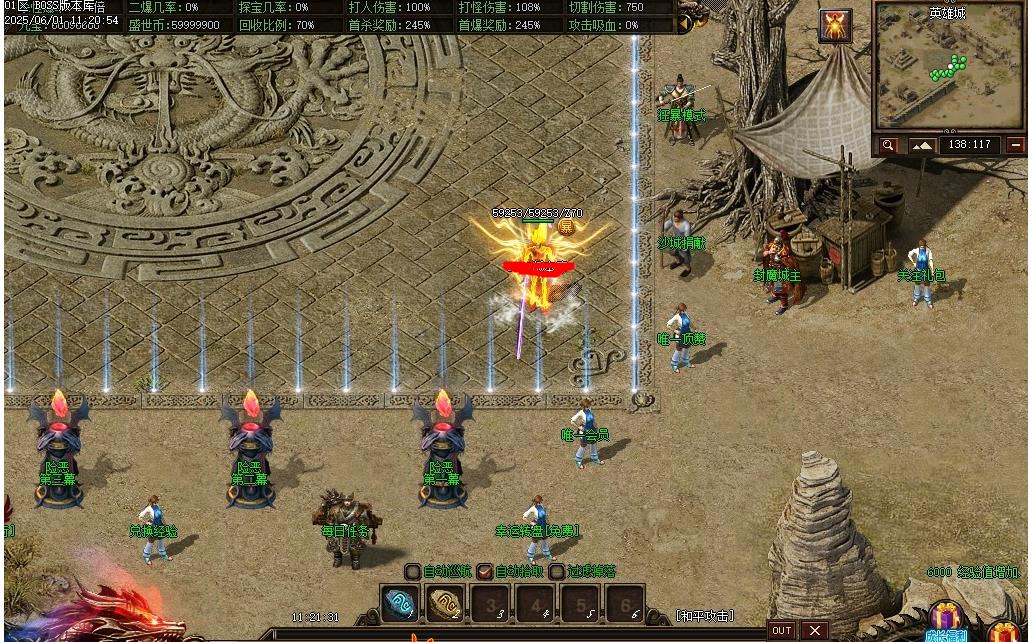The image size is (1033, 642).
Task: Toggle the 自动巡航 checkbox
Action: 412,572
